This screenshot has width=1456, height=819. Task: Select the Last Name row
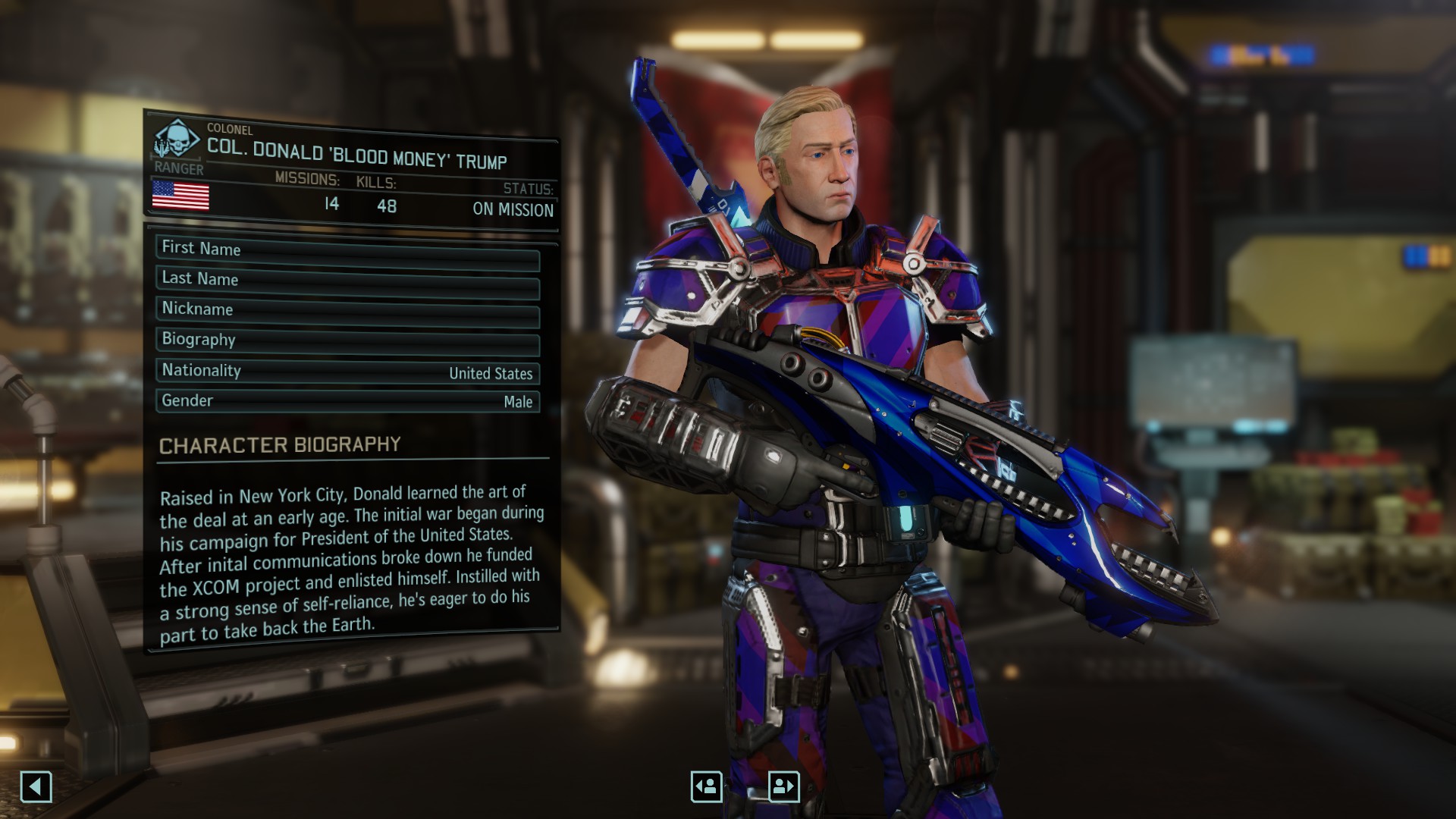tap(347, 281)
